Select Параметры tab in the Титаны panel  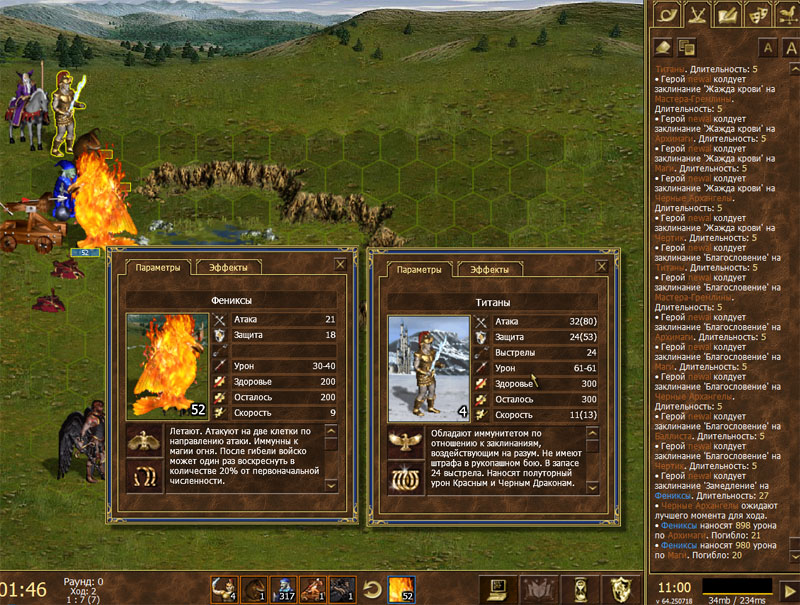click(x=418, y=270)
